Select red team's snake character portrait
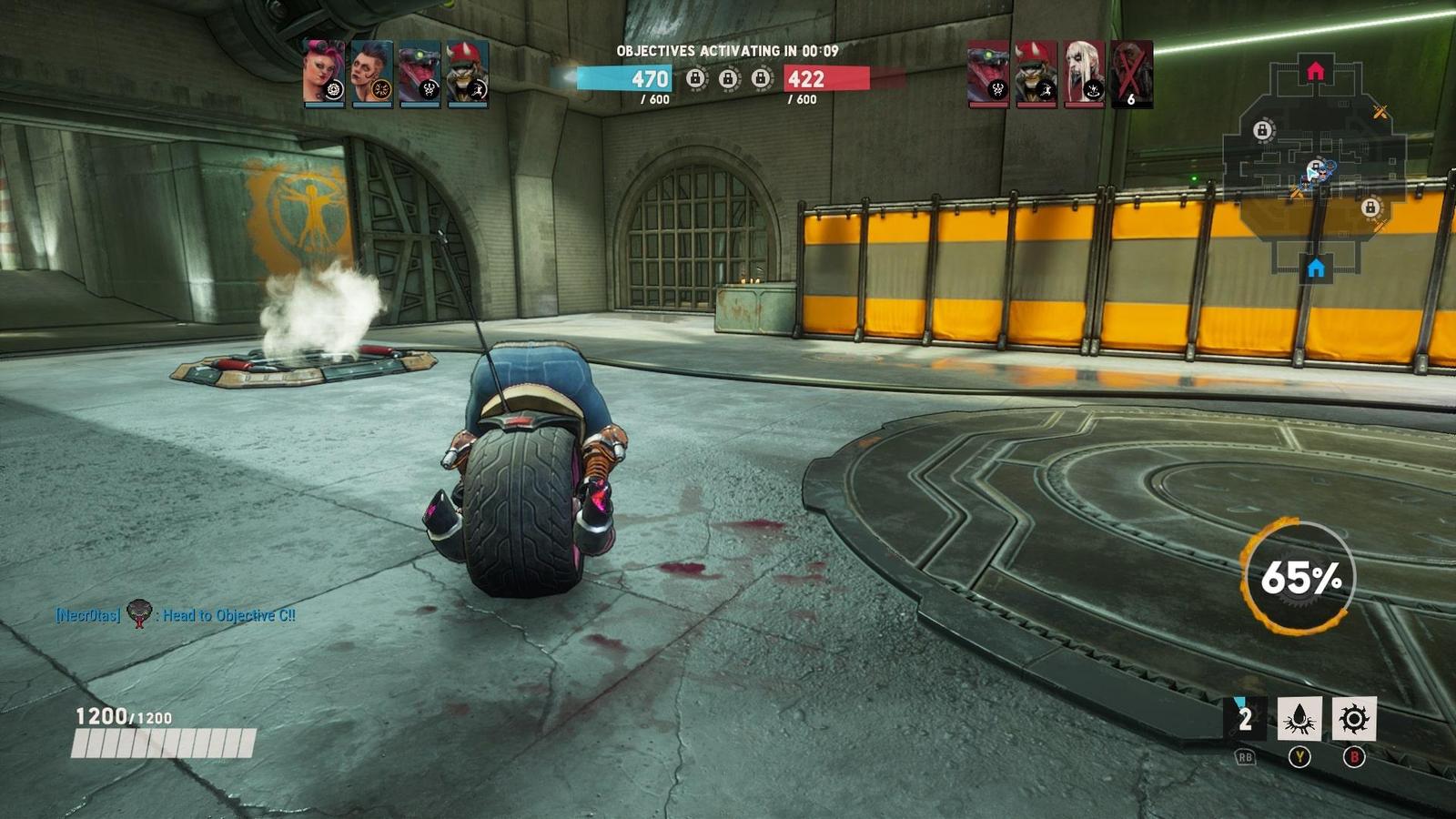Screen dimensions: 1456x819 (x=988, y=73)
